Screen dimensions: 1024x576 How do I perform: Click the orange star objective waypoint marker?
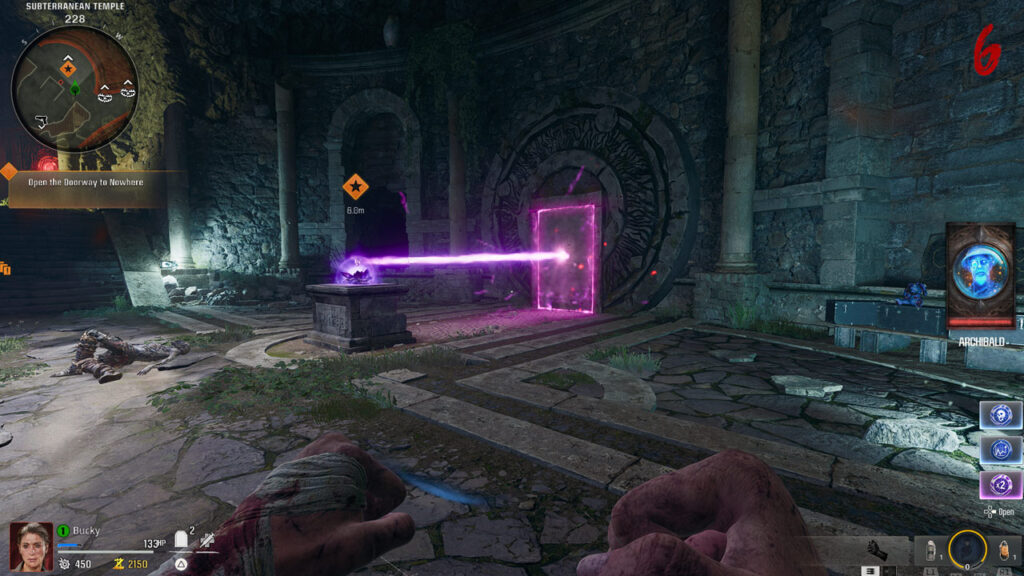pos(355,186)
